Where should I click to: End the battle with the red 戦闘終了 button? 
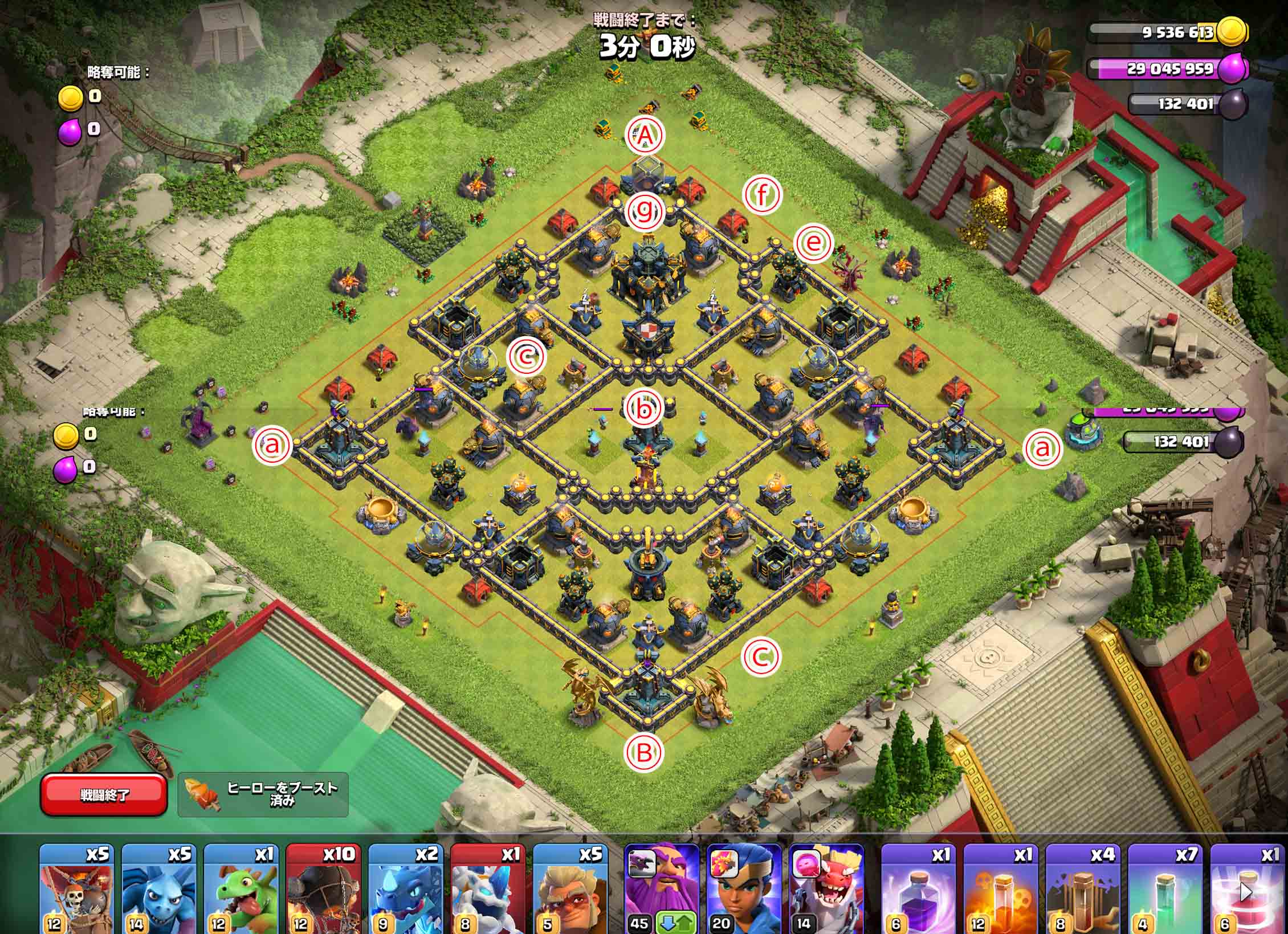click(104, 794)
